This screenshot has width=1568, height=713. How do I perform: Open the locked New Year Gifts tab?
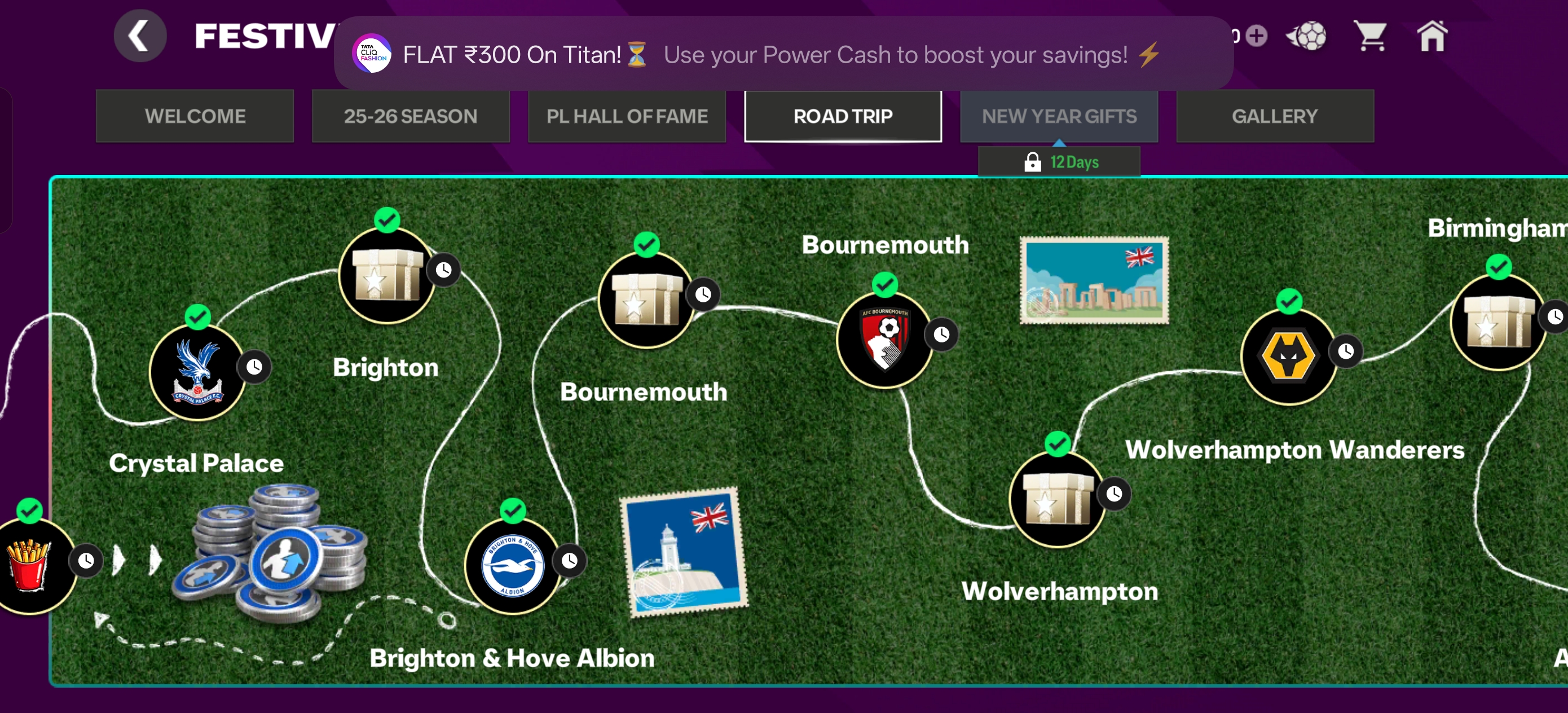point(1059,116)
